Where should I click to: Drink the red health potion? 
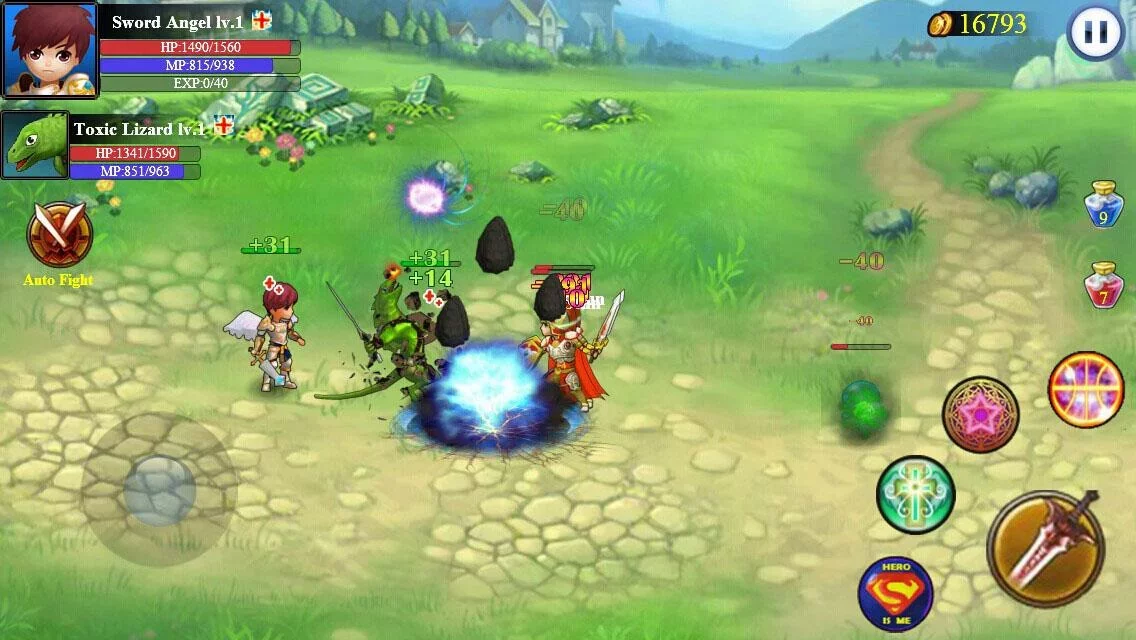[1104, 285]
